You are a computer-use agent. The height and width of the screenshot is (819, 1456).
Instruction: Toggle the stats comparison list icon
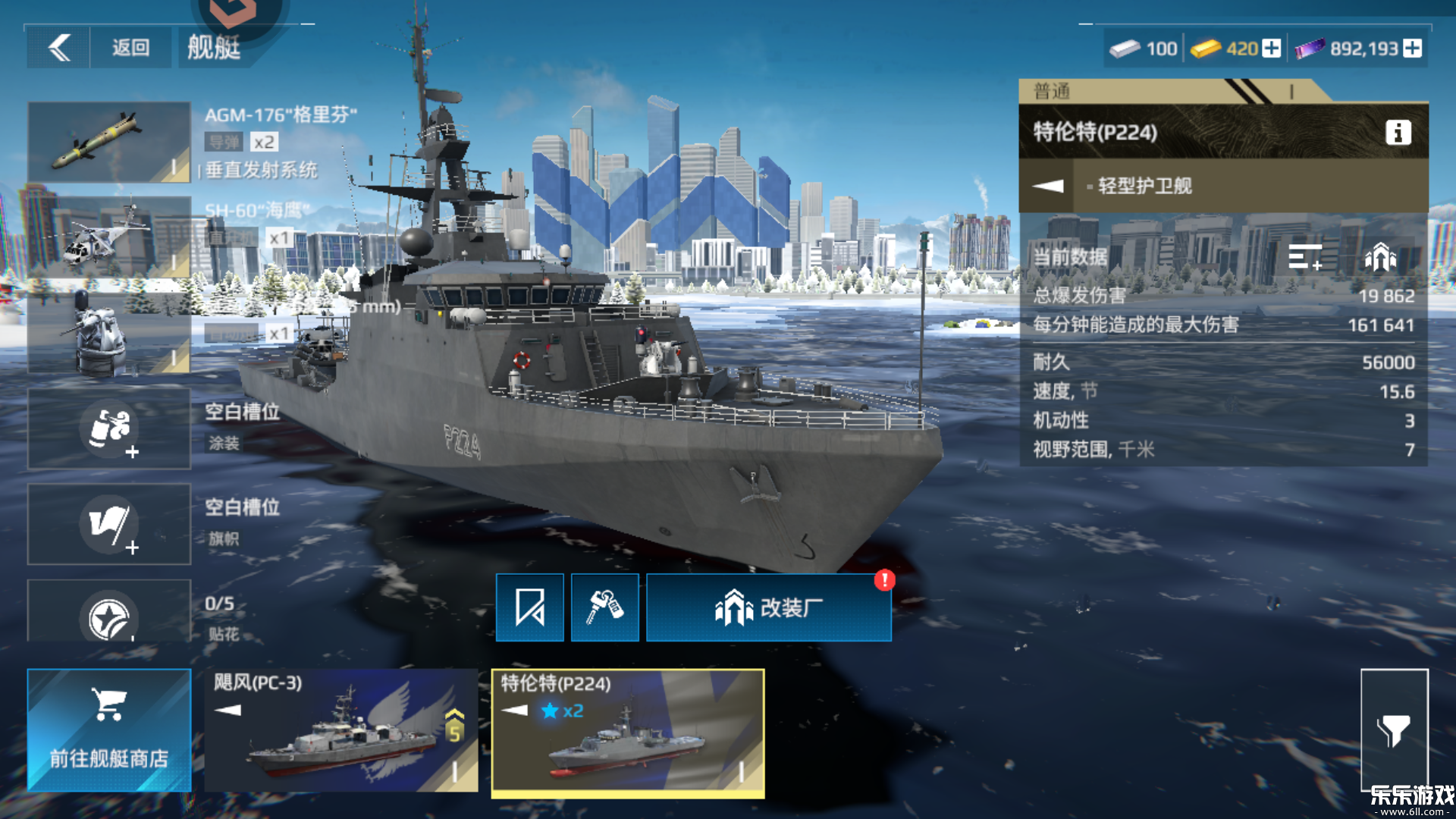(x=1304, y=257)
